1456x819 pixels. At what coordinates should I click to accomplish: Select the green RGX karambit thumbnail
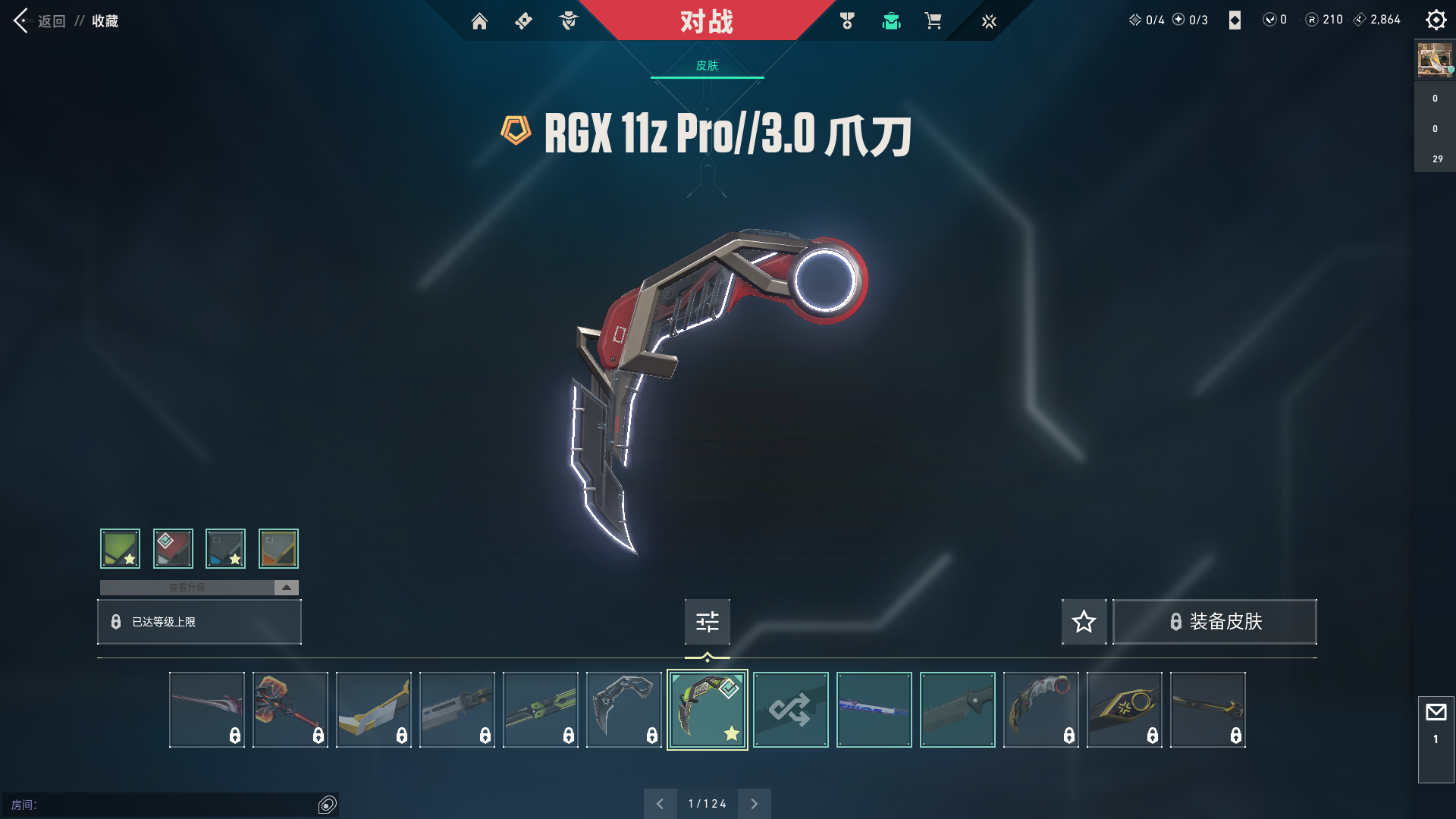[x=707, y=710]
